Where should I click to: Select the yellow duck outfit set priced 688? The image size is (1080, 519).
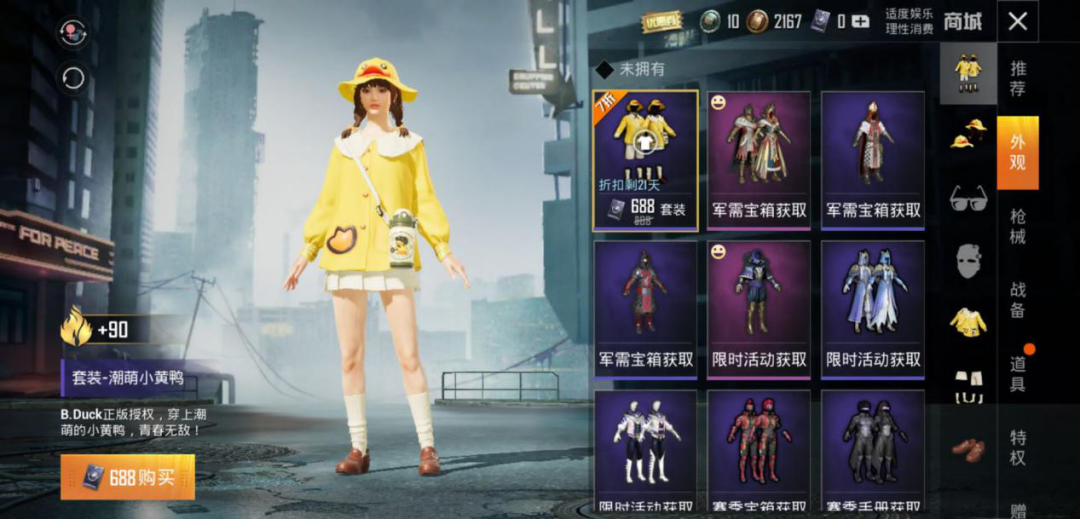click(x=645, y=160)
